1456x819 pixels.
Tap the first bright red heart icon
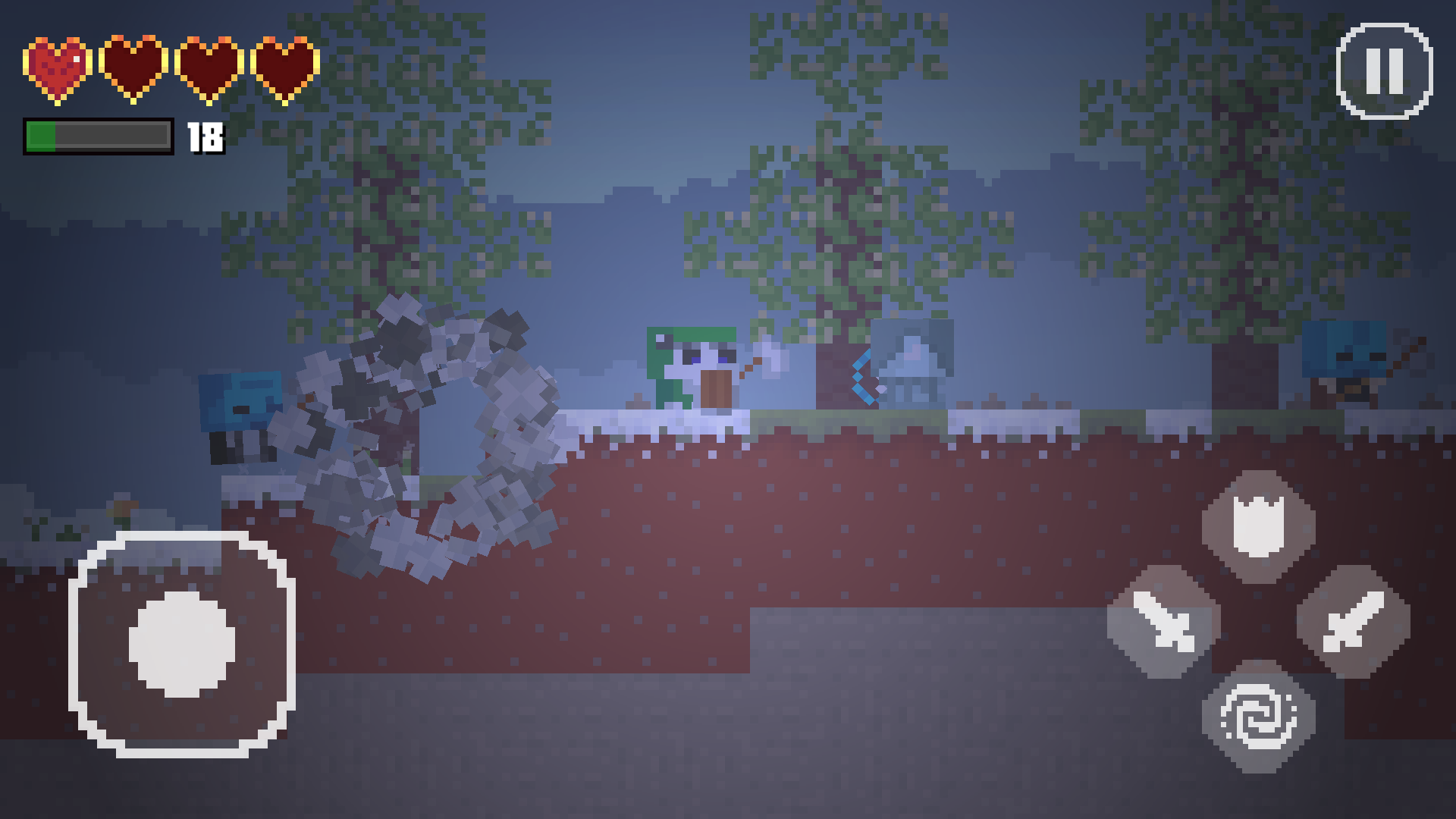(x=55, y=67)
